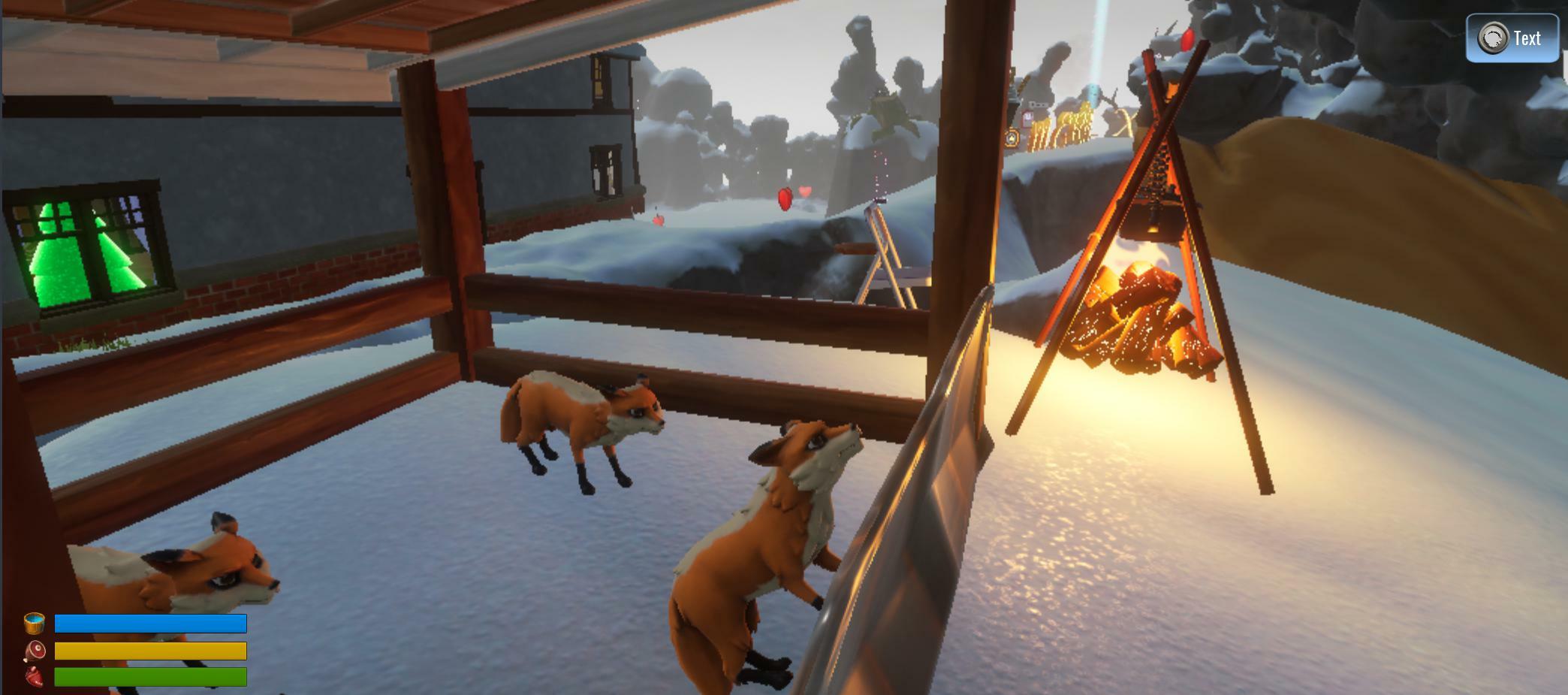Click the blue thirst bar
The height and width of the screenshot is (695, 1568).
[150, 623]
